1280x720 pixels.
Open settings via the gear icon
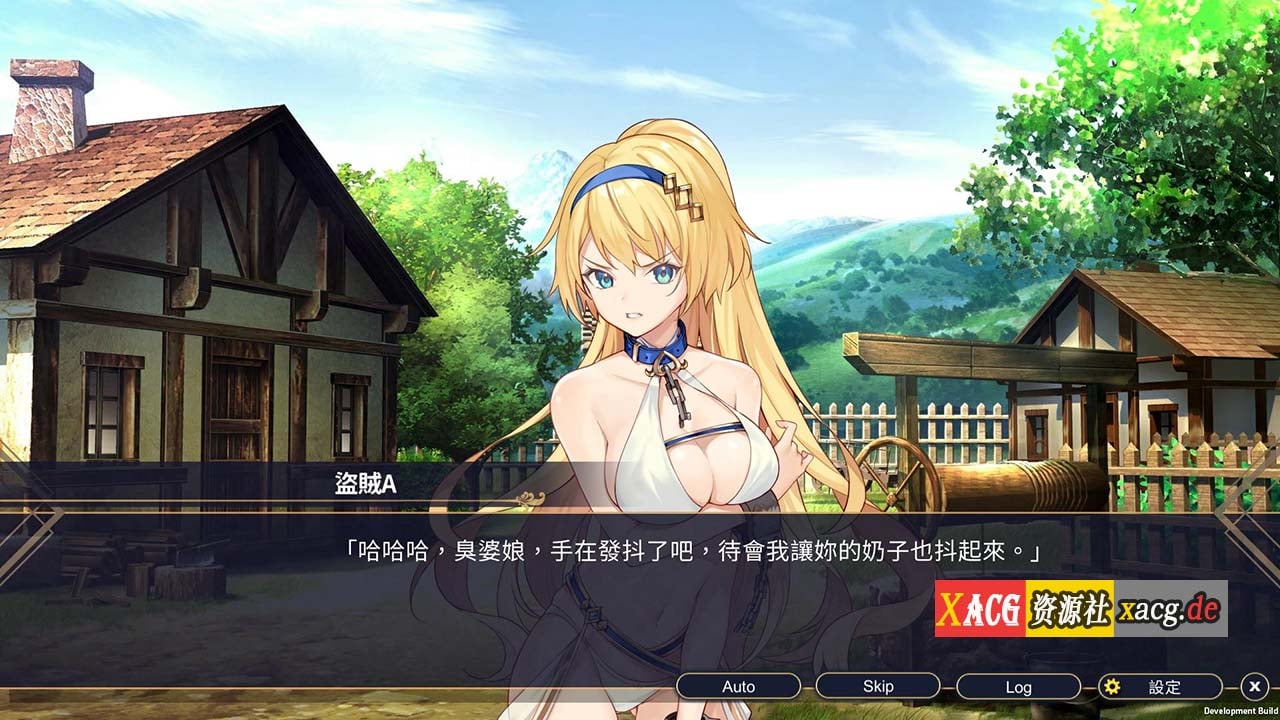(x=1113, y=687)
